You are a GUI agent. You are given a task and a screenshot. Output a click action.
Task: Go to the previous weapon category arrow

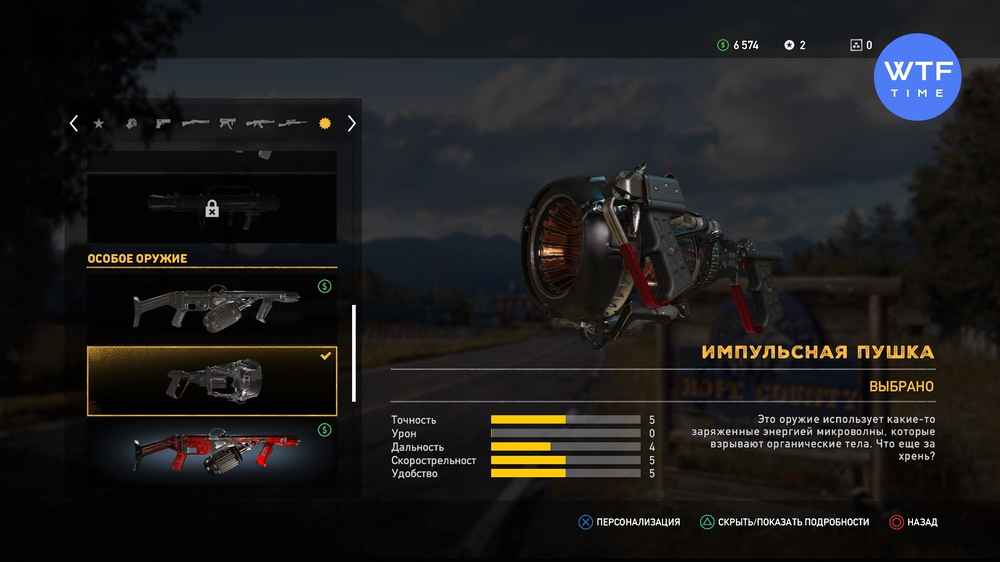pos(74,124)
